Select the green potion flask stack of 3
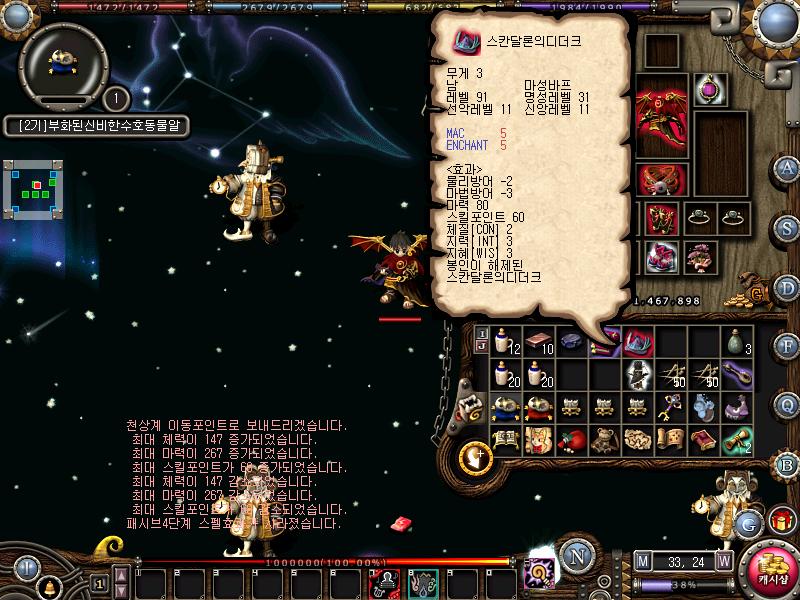Image resolution: width=800 pixels, height=600 pixels. point(737,343)
